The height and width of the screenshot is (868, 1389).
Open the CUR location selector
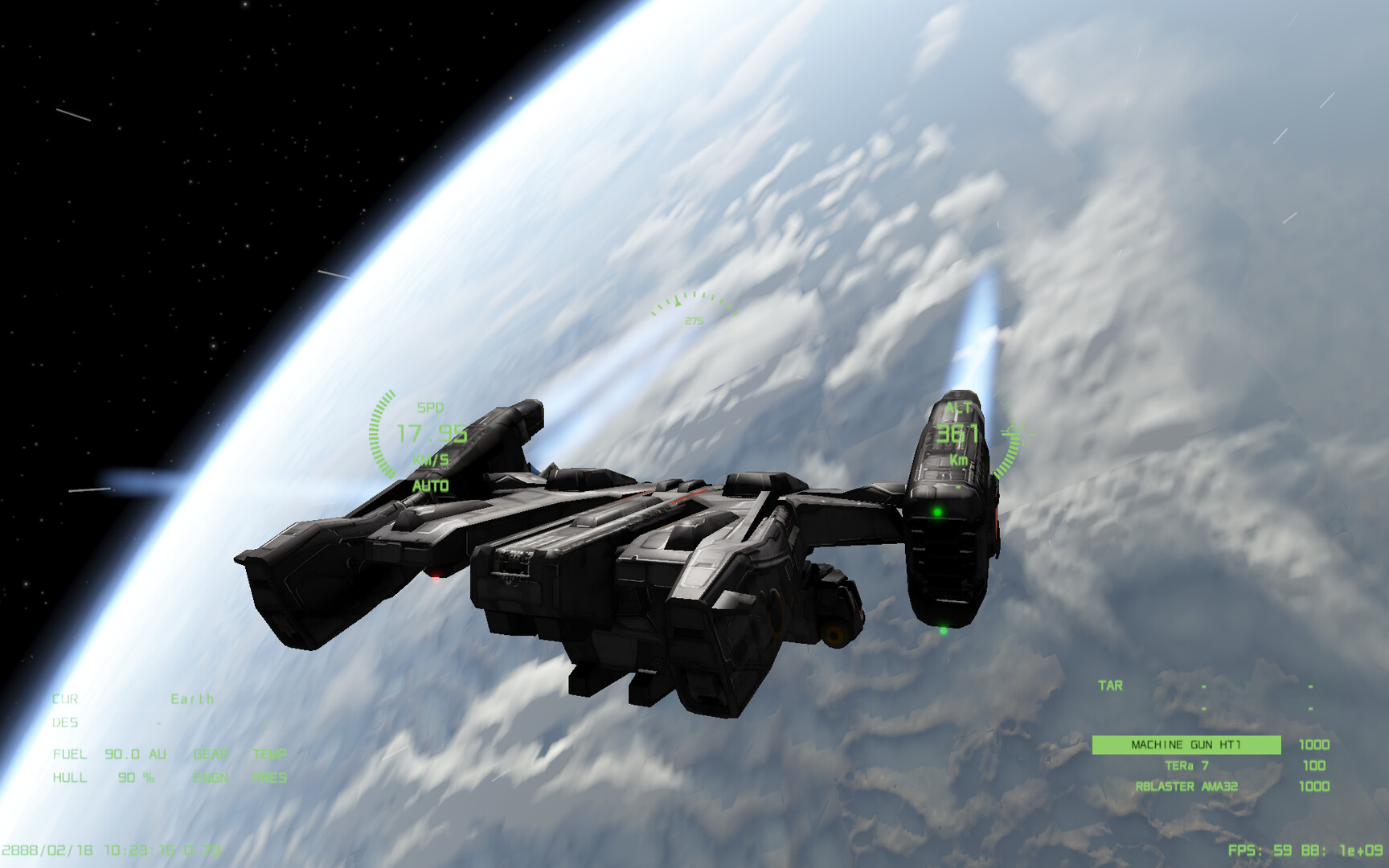[x=67, y=700]
